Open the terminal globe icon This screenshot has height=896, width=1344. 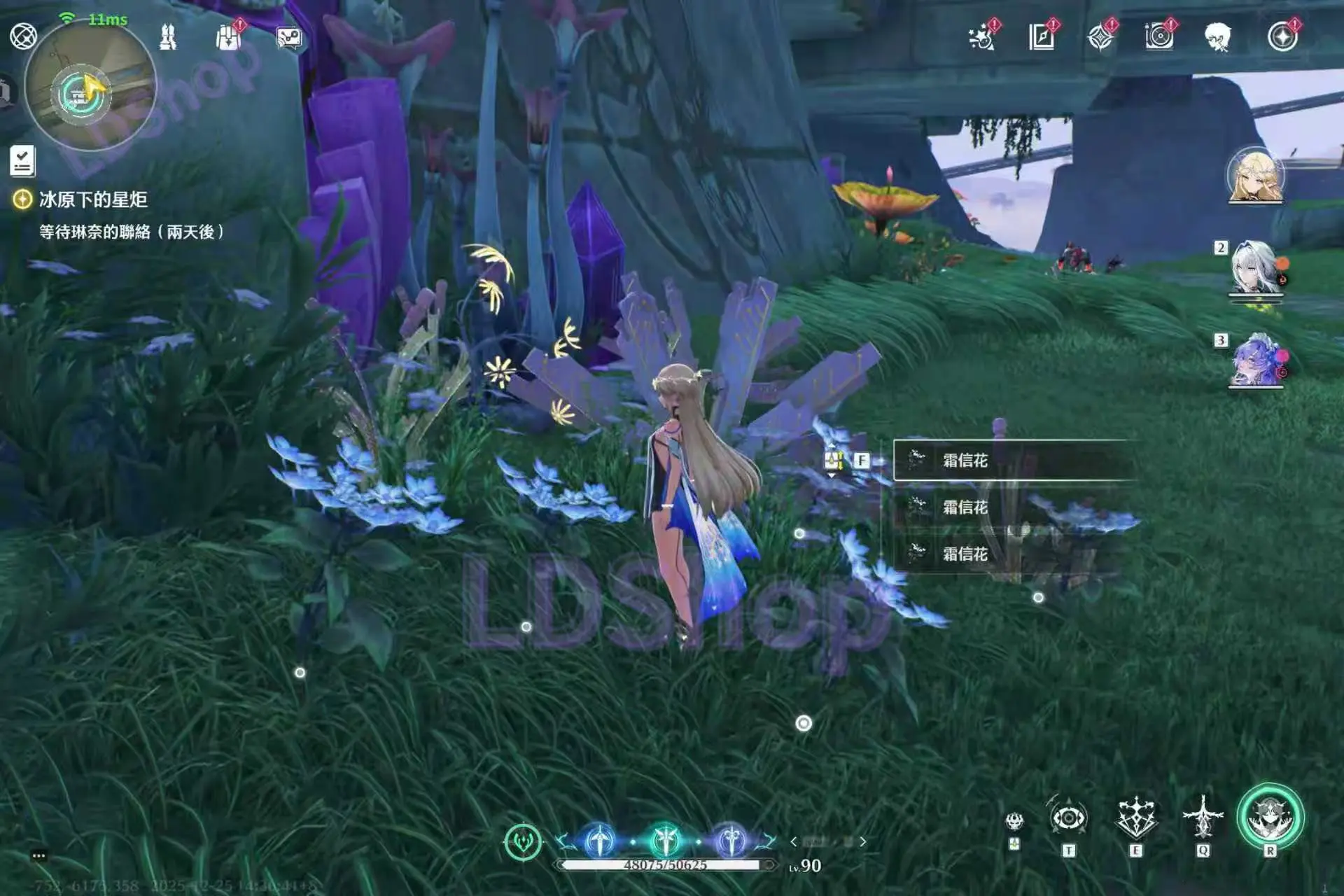[23, 36]
